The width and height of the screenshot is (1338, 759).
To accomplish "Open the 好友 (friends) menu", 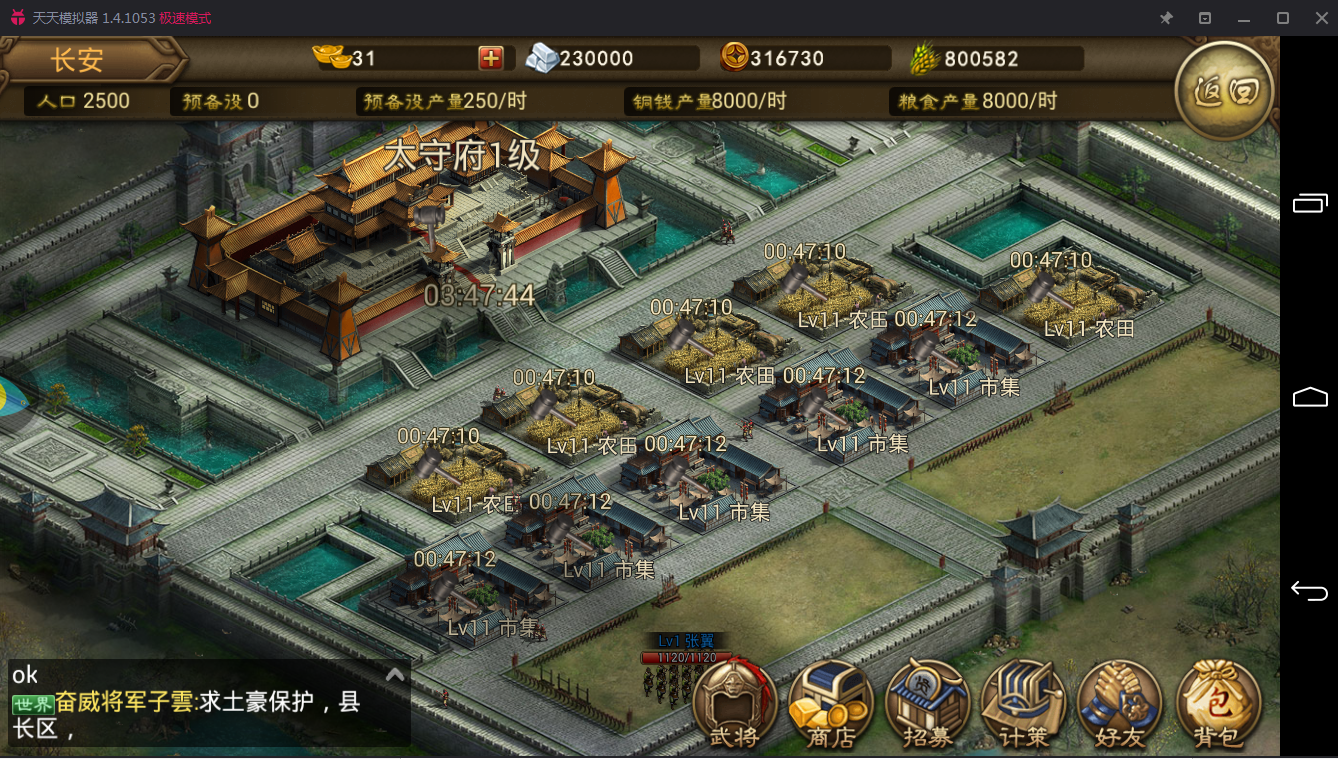I will pos(1119,705).
